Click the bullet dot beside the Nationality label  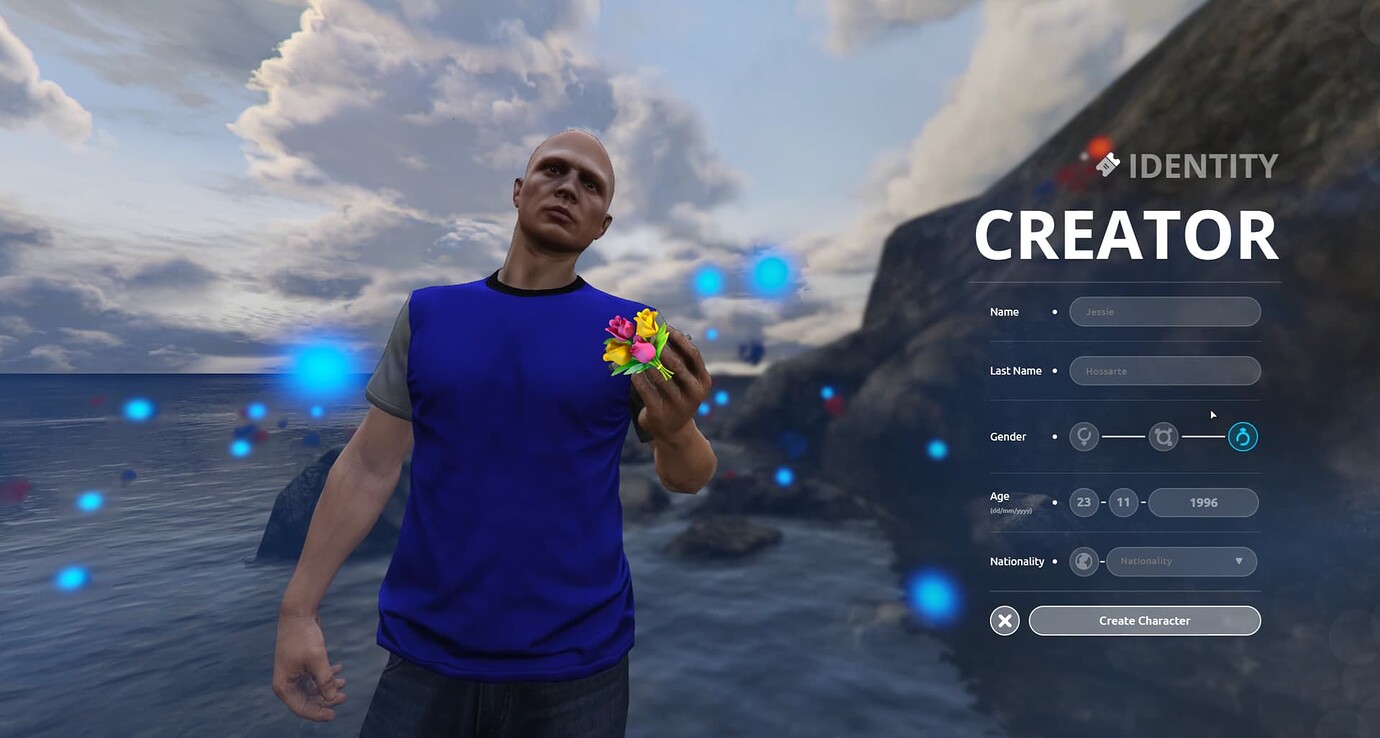tap(1055, 561)
